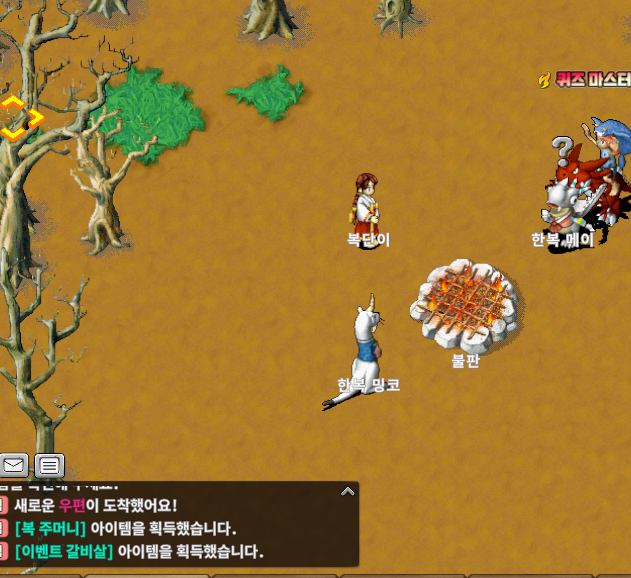This screenshot has width=631, height=578.
Task: Open the list menu button beside the envelope
Action: [50, 465]
